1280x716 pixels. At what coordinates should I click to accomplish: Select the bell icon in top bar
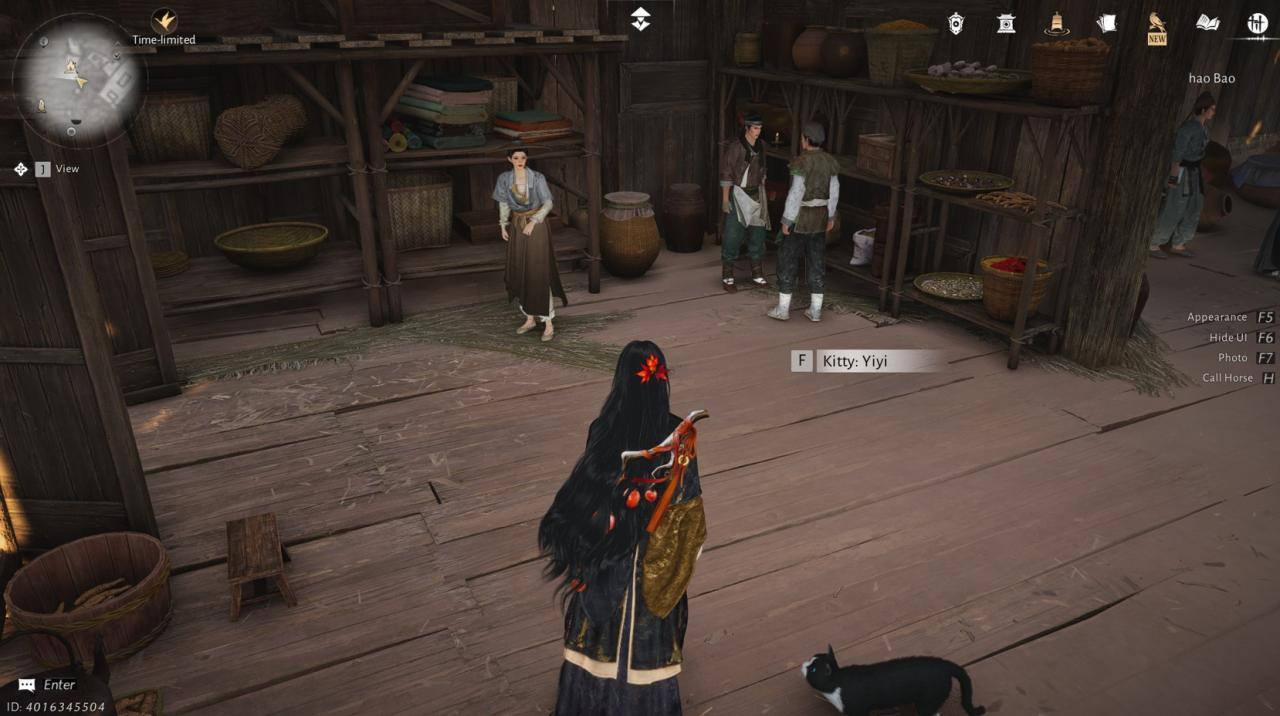pos(1056,23)
